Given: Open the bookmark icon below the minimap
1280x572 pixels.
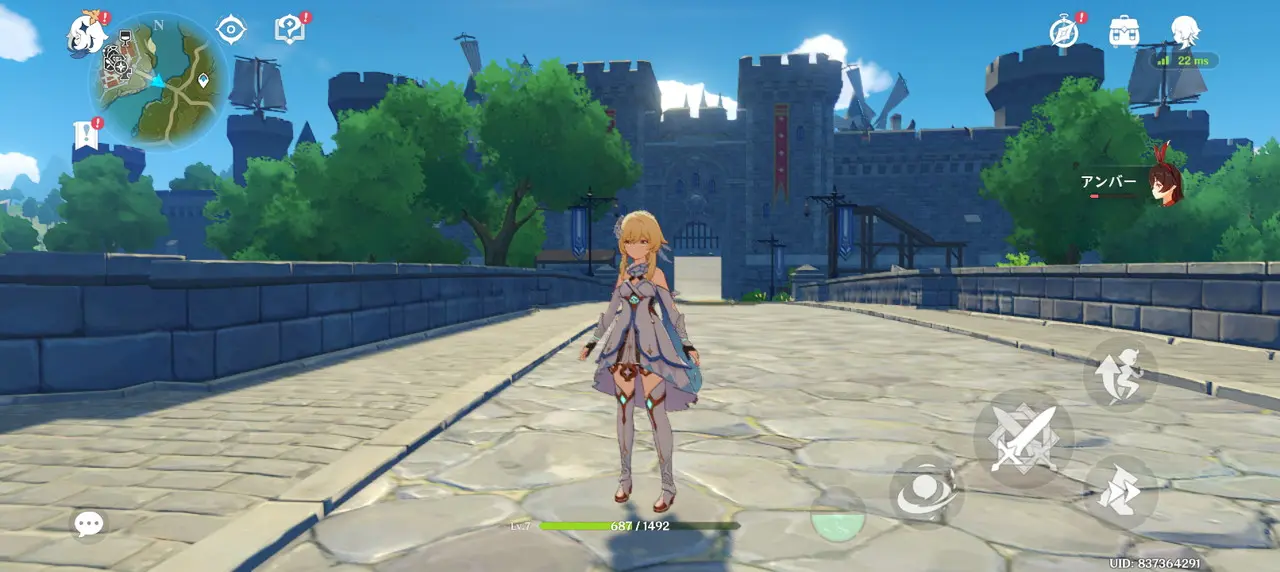Looking at the screenshot, I should (x=85, y=136).
